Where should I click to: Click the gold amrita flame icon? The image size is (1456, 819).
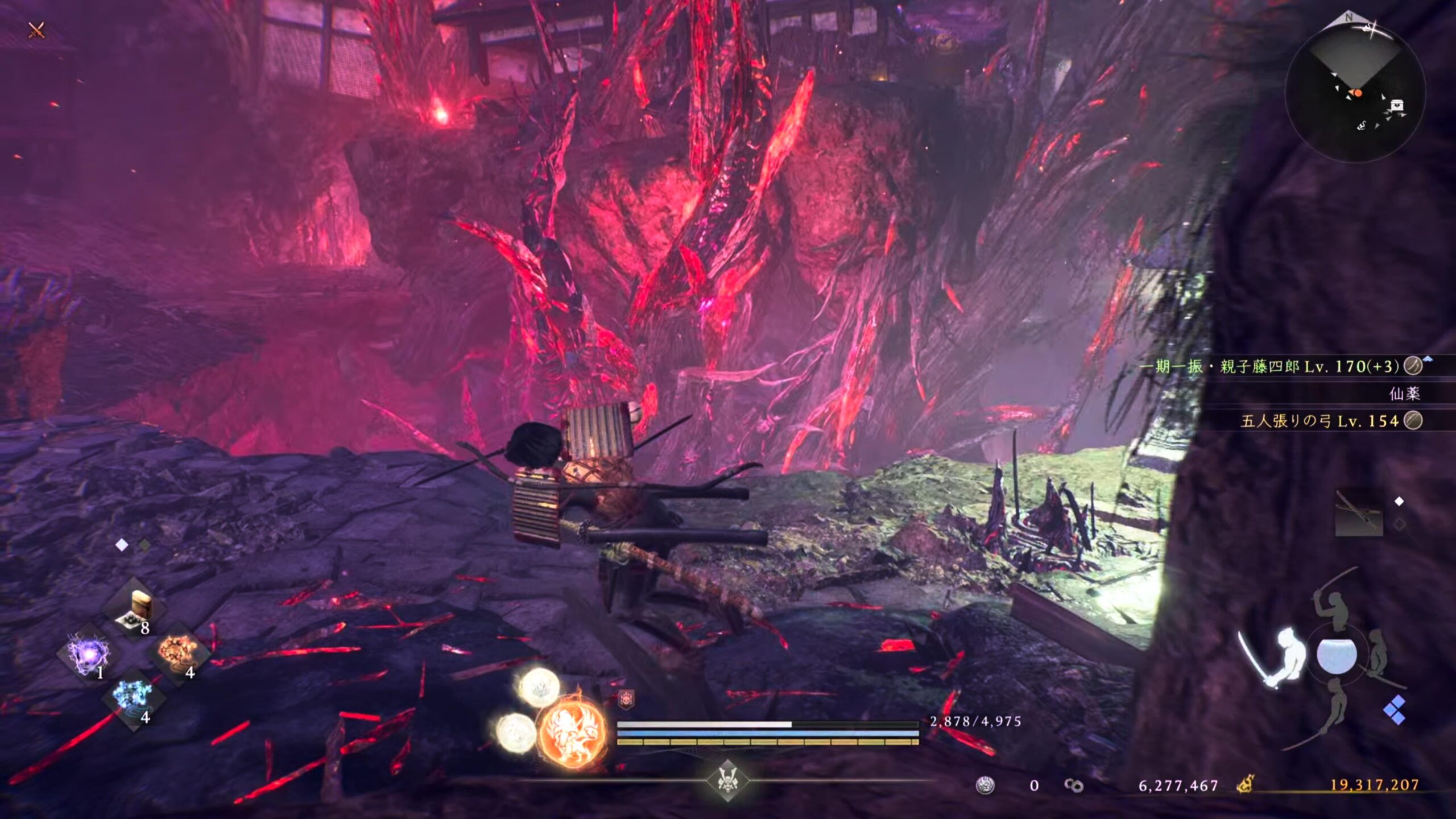click(x=1245, y=785)
